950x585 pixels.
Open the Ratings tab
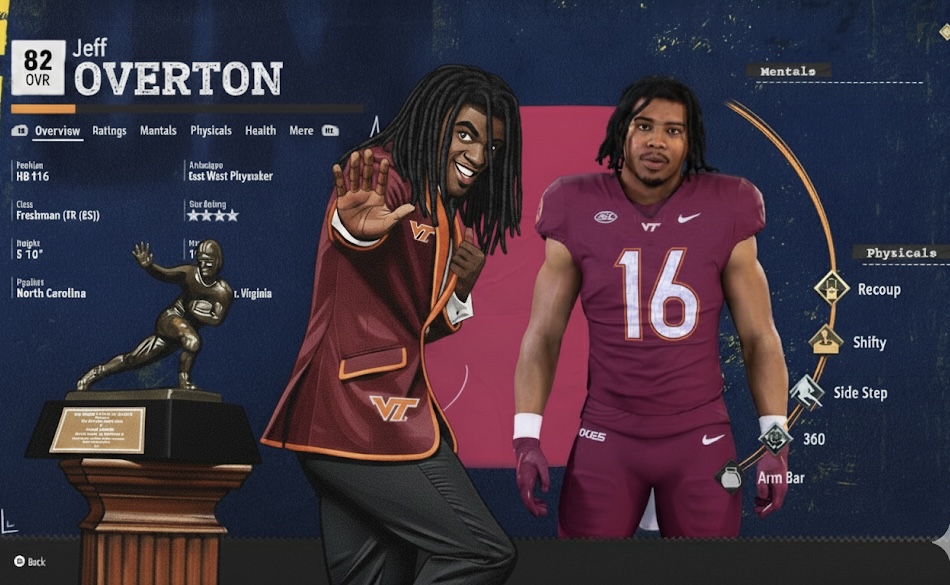(x=109, y=131)
